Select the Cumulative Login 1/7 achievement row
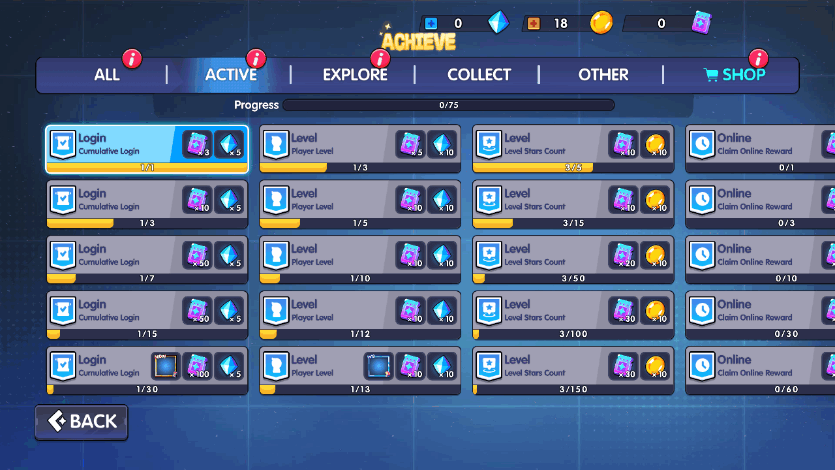835x470 pixels. [147, 260]
